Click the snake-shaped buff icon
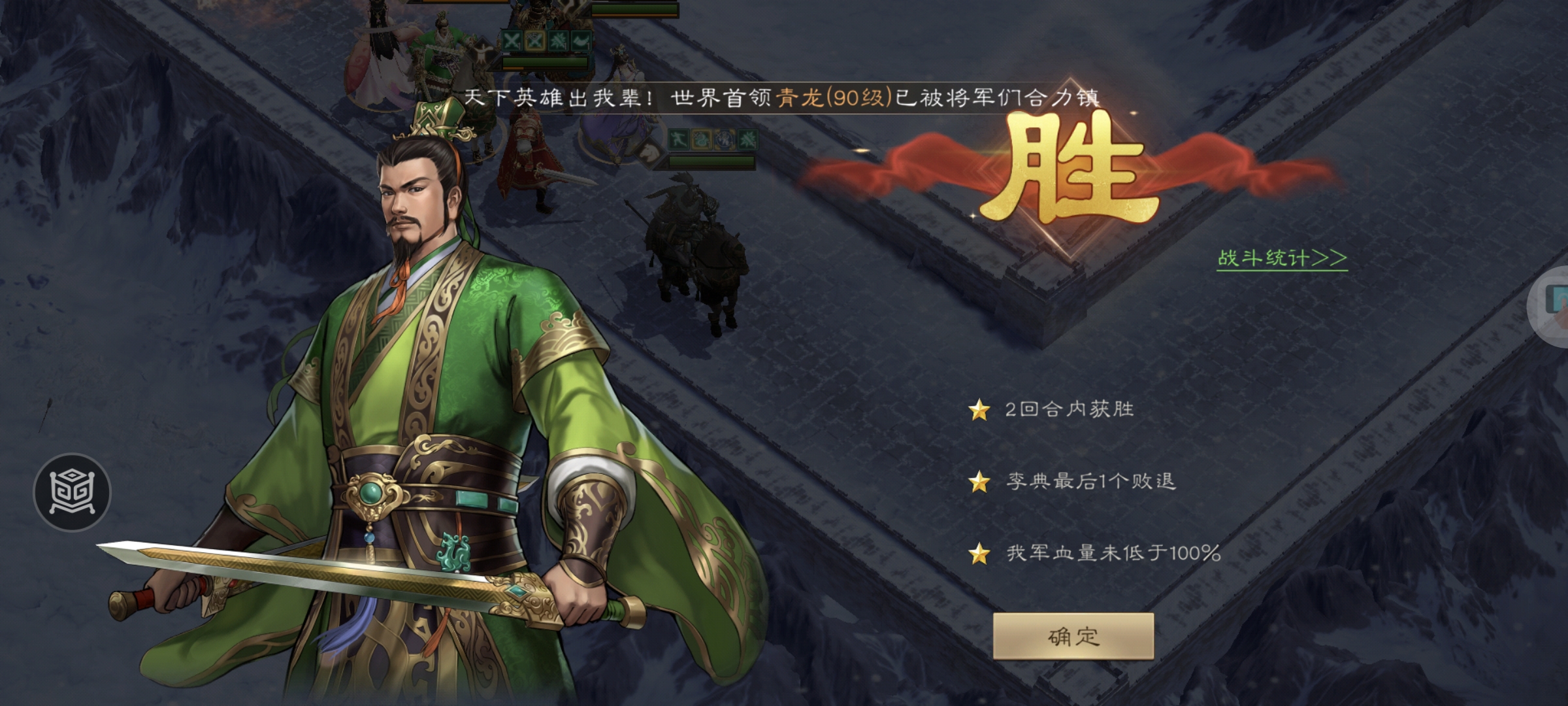 [701, 139]
